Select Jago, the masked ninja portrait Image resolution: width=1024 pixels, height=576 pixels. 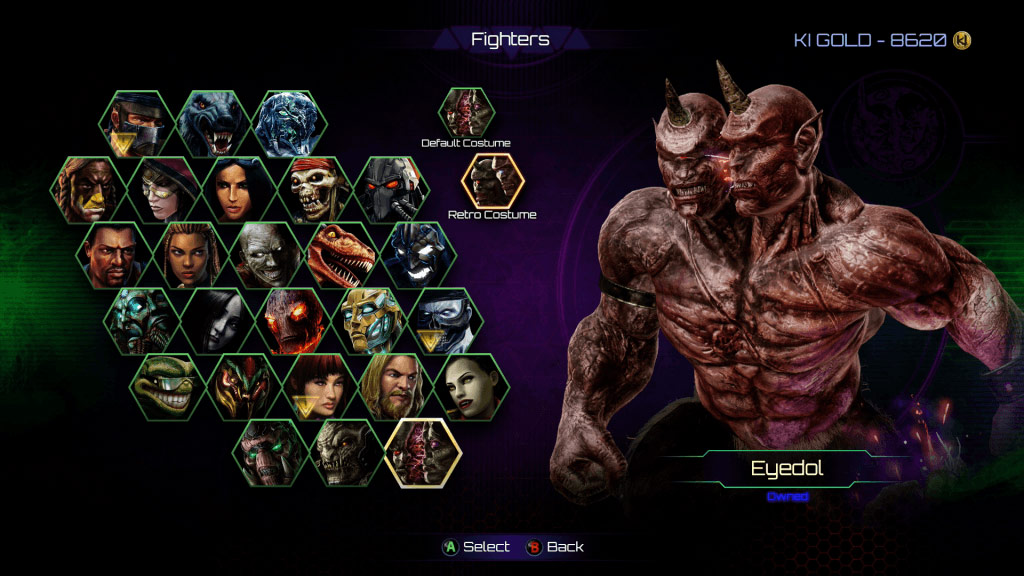[x=137, y=124]
